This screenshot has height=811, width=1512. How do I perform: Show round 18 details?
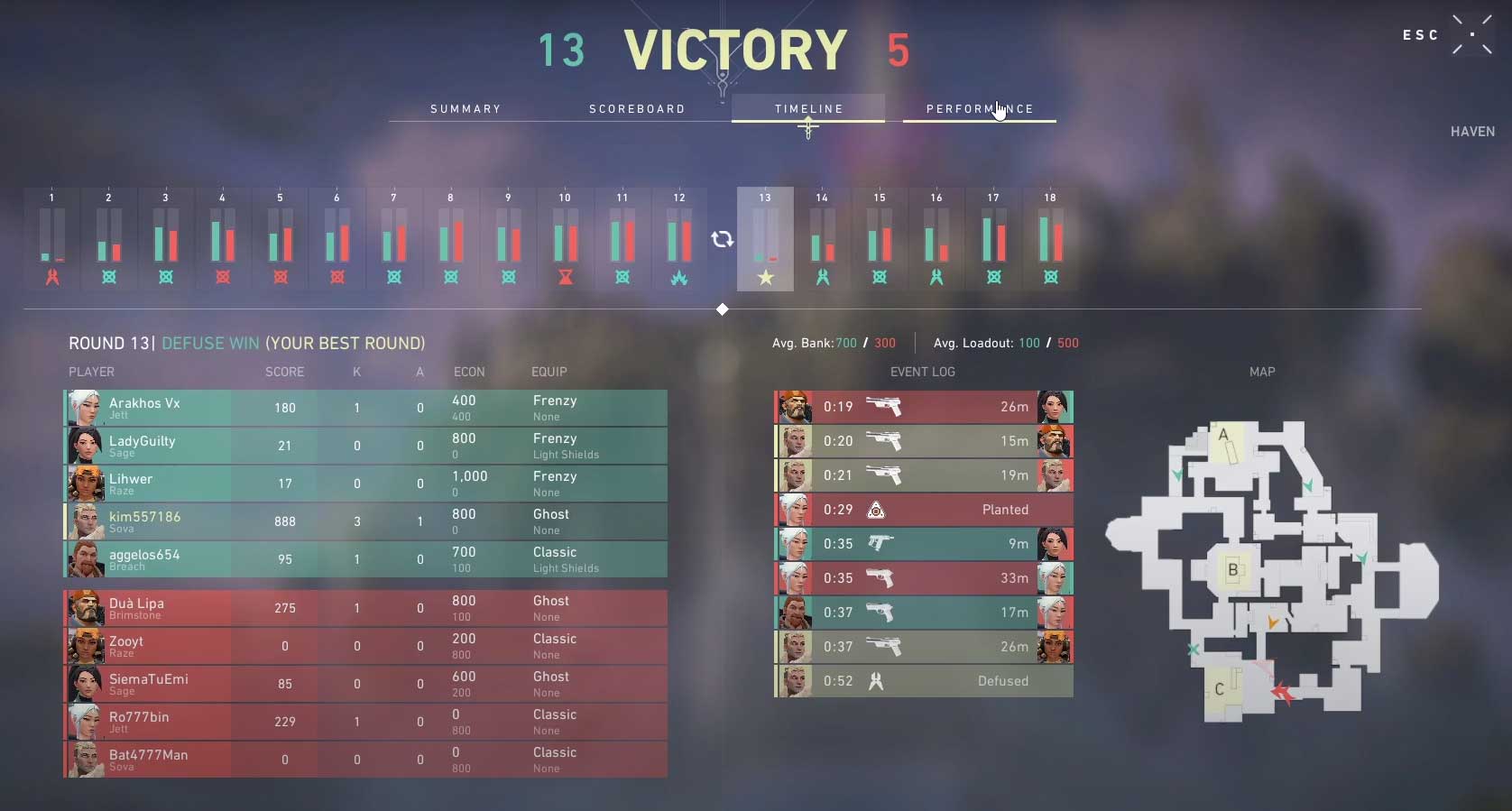[1050, 238]
